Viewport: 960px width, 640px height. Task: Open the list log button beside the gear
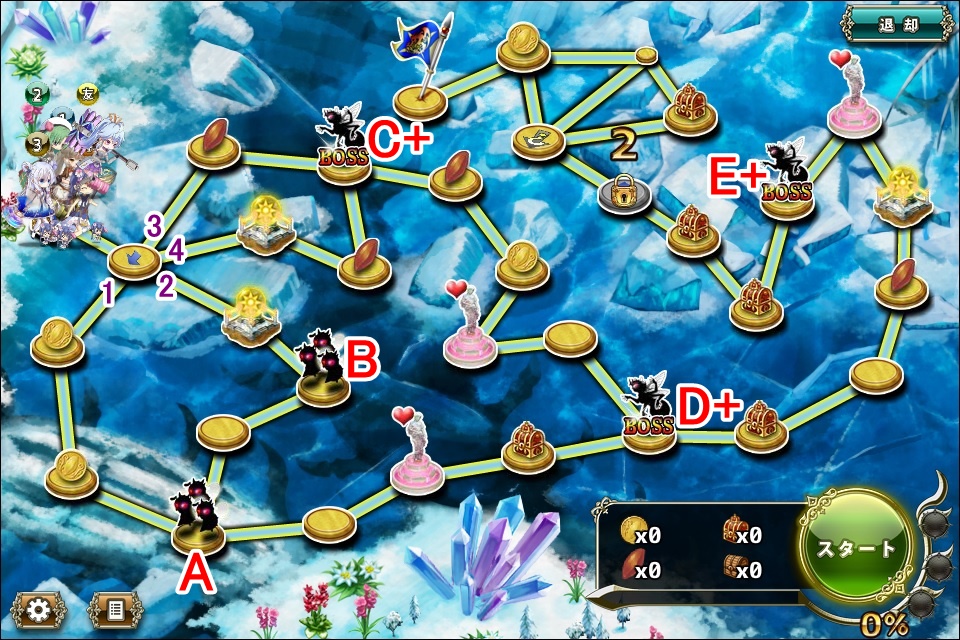115,608
